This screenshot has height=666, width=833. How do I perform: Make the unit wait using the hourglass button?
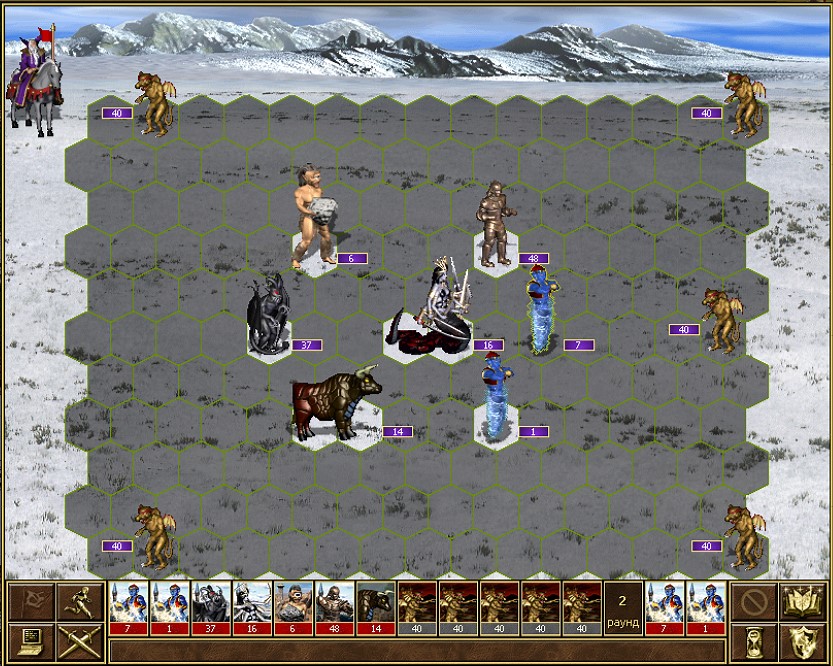click(753, 640)
